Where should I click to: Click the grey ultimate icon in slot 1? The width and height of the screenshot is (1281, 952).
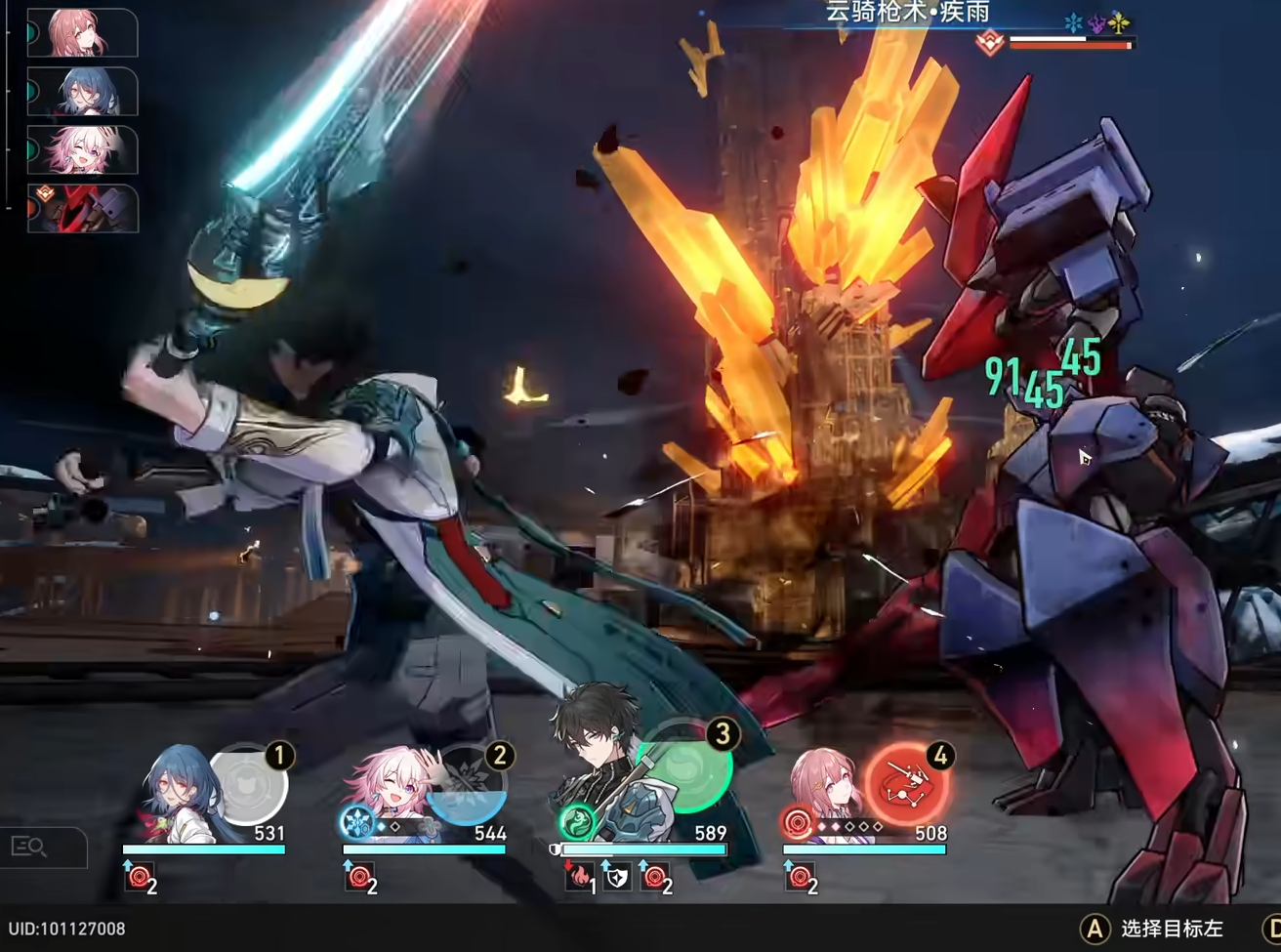[248, 784]
